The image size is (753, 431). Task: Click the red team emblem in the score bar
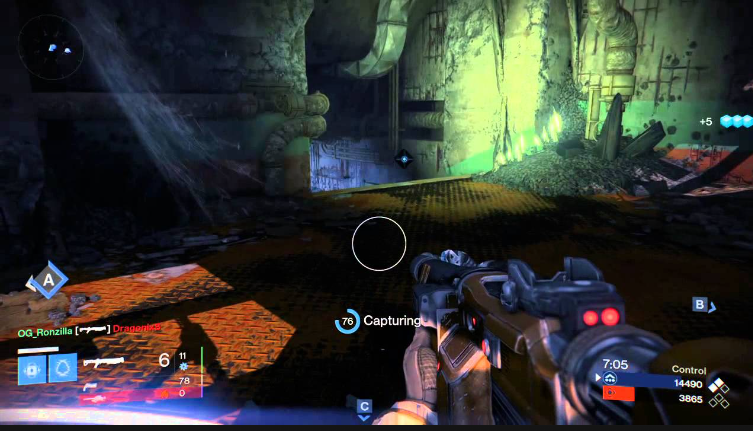pyautogui.click(x=610, y=393)
